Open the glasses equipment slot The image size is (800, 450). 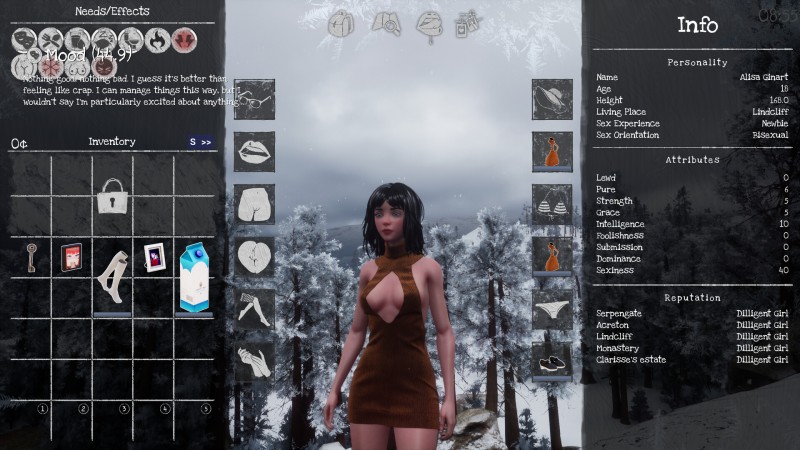coord(254,98)
